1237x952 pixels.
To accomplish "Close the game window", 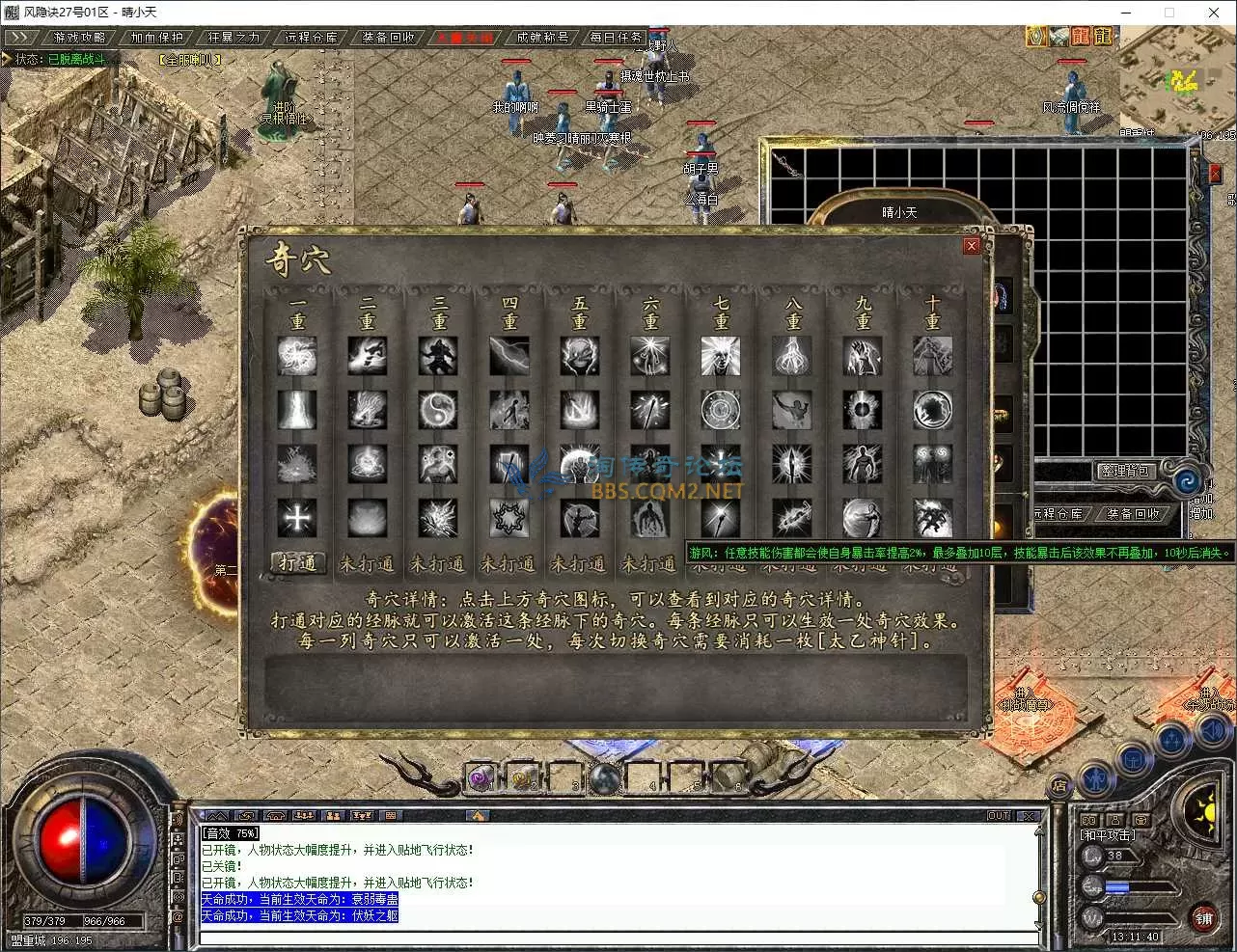I will tap(1214, 13).
